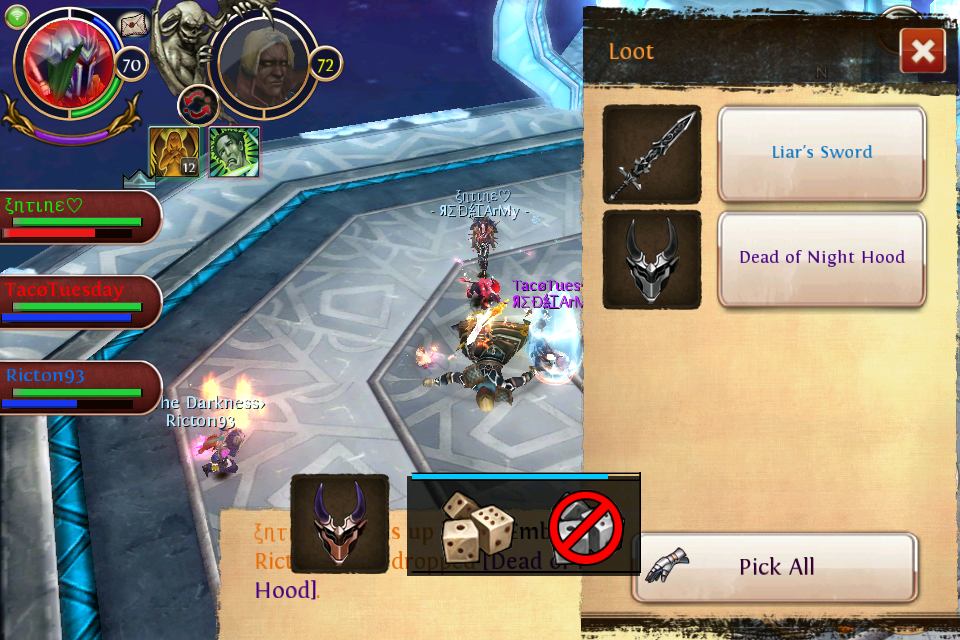This screenshot has height=640, width=960.
Task: Open own character portrait
Action: point(63,66)
